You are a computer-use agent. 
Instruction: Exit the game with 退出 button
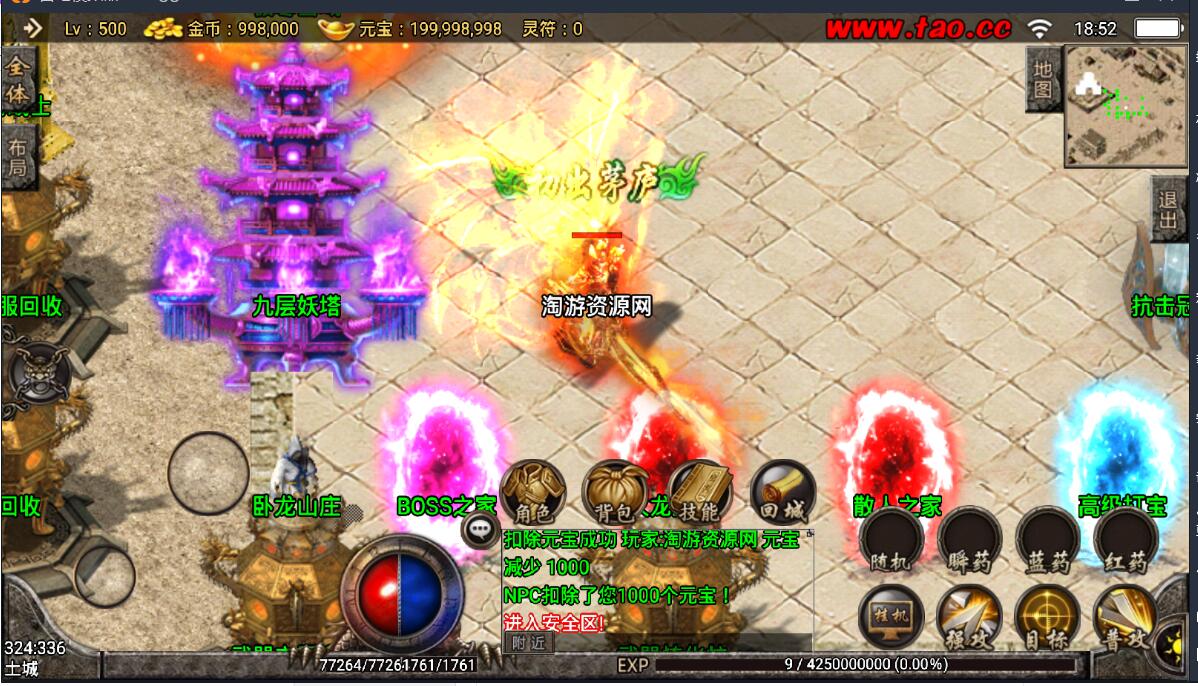coord(1167,210)
